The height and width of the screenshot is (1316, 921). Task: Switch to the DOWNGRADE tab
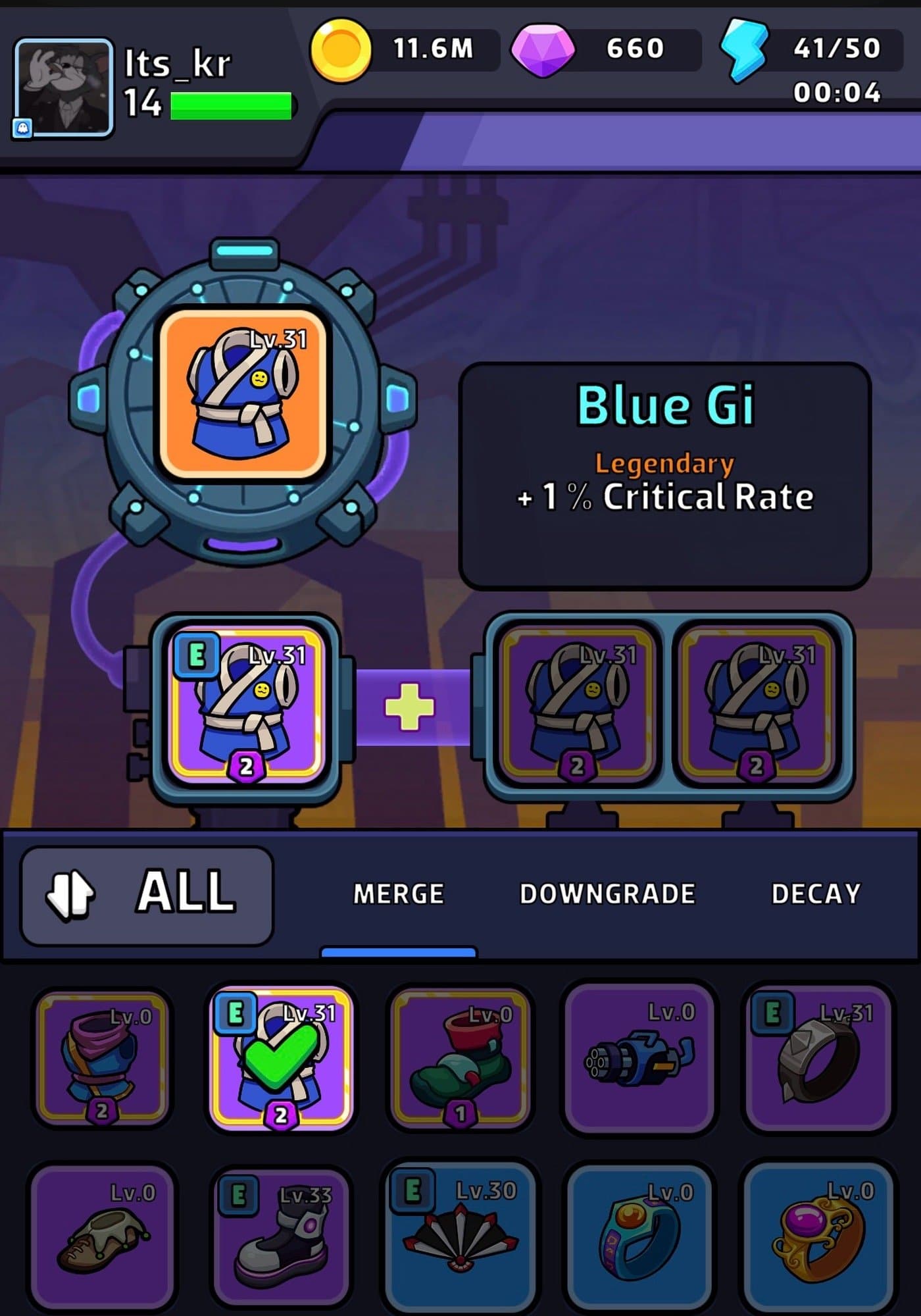pyautogui.click(x=607, y=894)
